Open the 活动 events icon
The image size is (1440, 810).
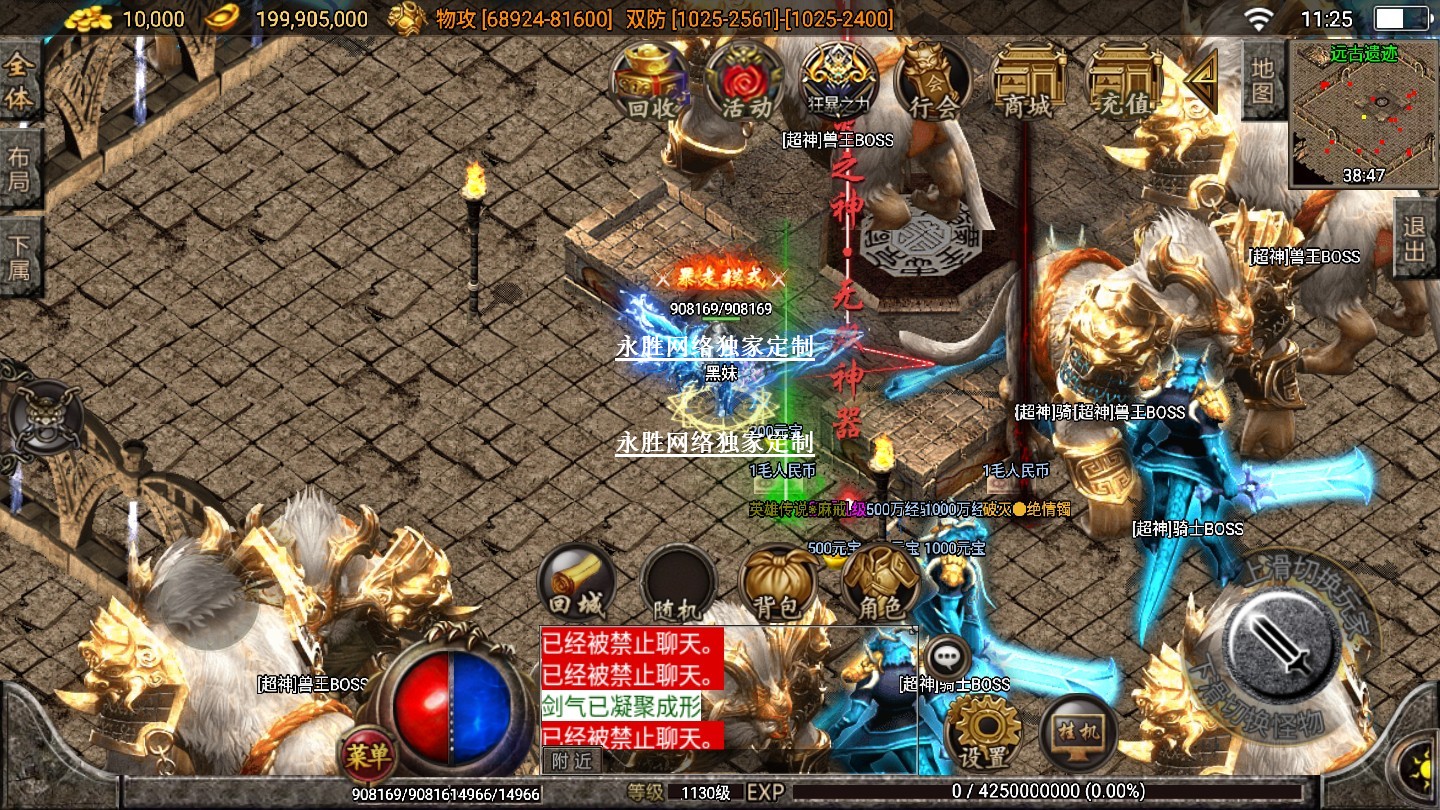[745, 82]
